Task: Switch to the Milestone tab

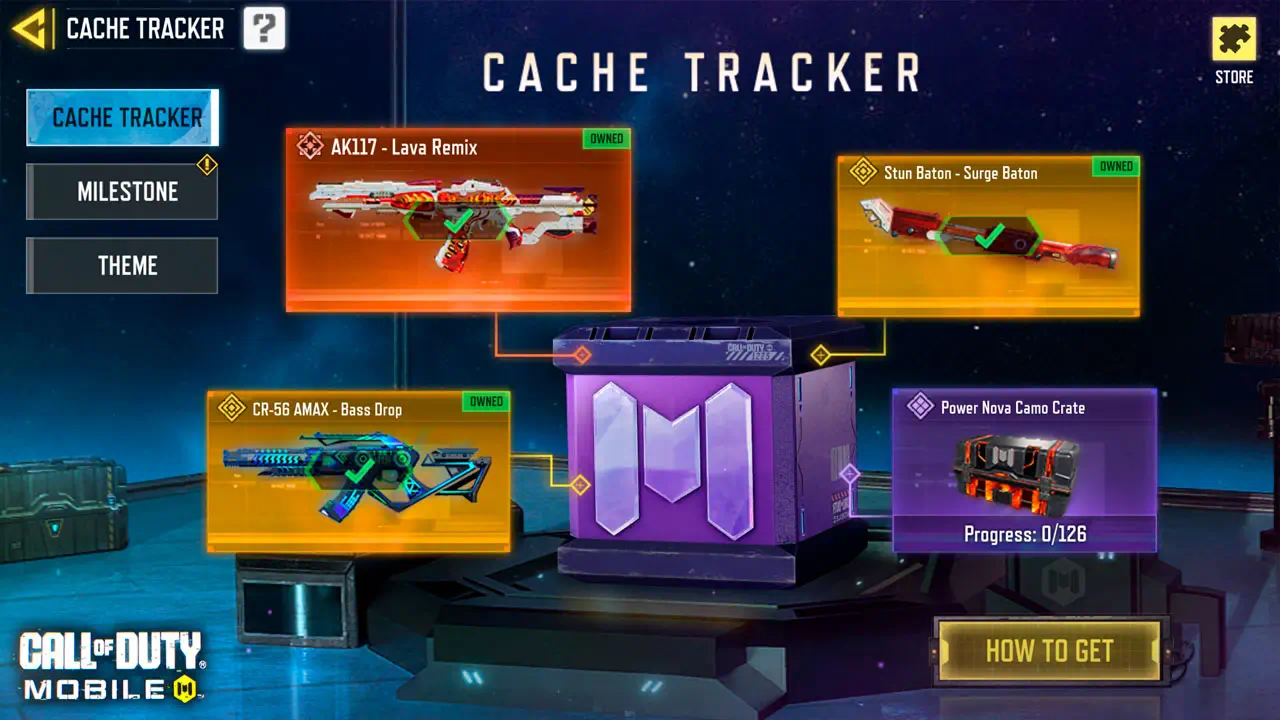Action: click(x=123, y=192)
